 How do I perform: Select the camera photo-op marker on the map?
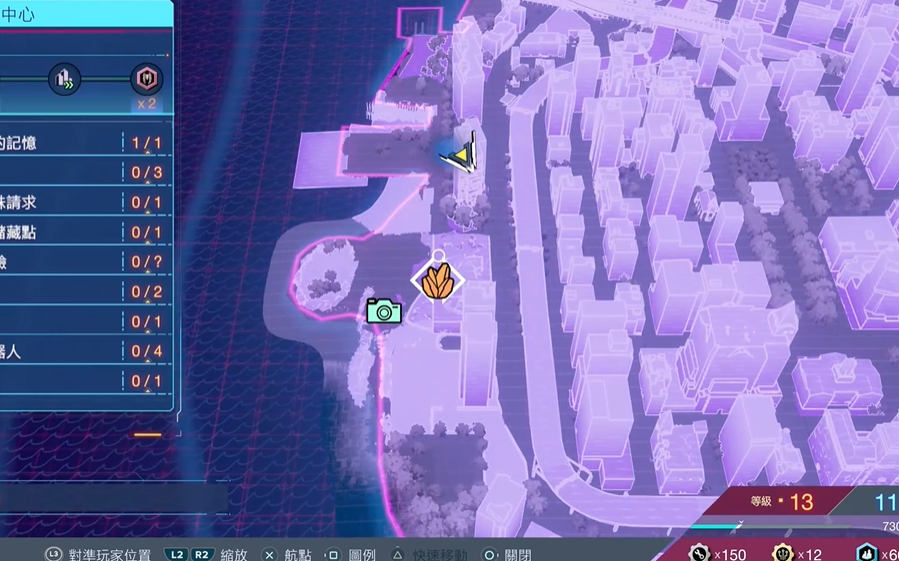point(383,310)
